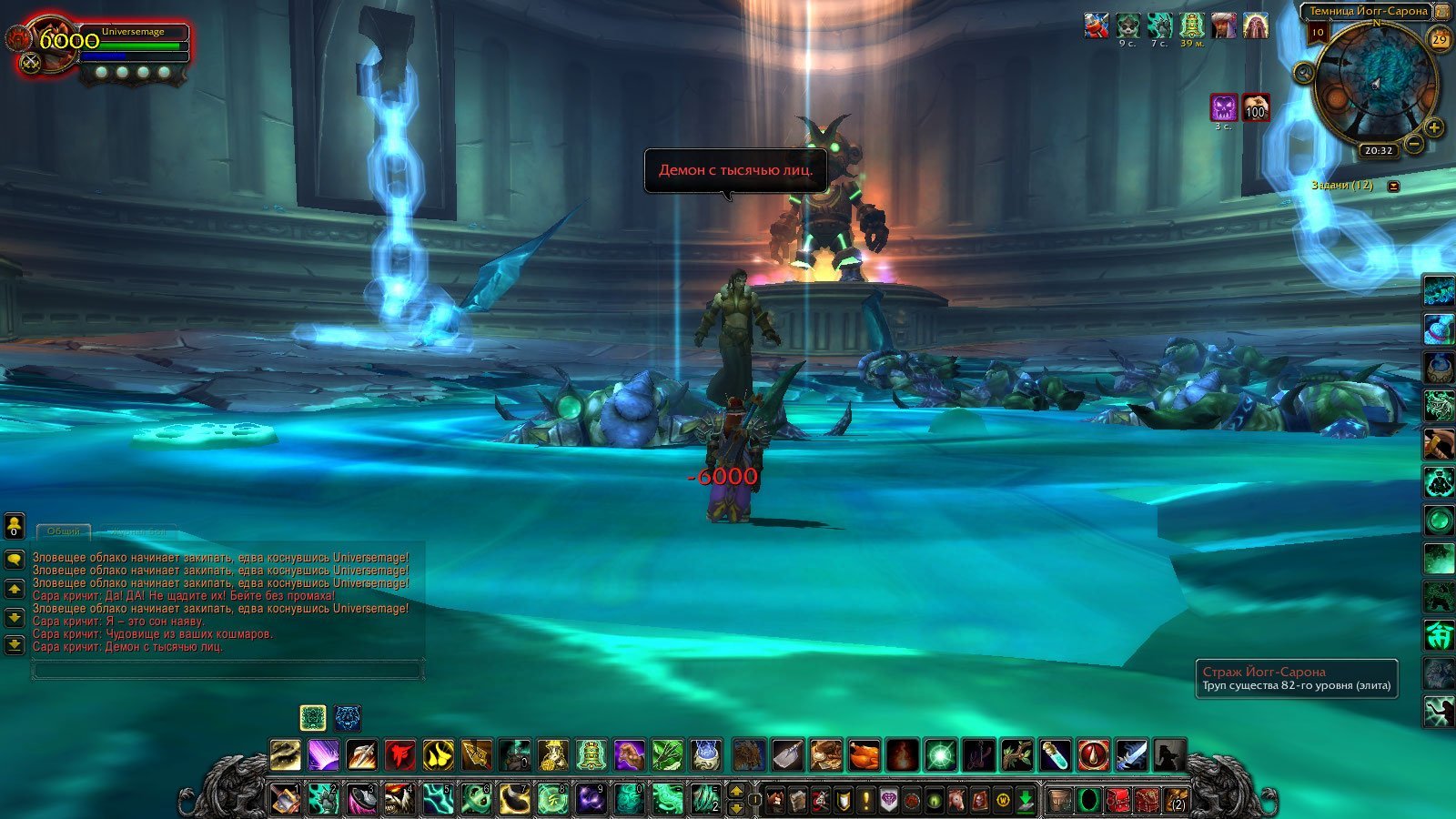The image size is (1456, 819).
Task: Open the chat menu speech bubble button
Action: (15, 560)
